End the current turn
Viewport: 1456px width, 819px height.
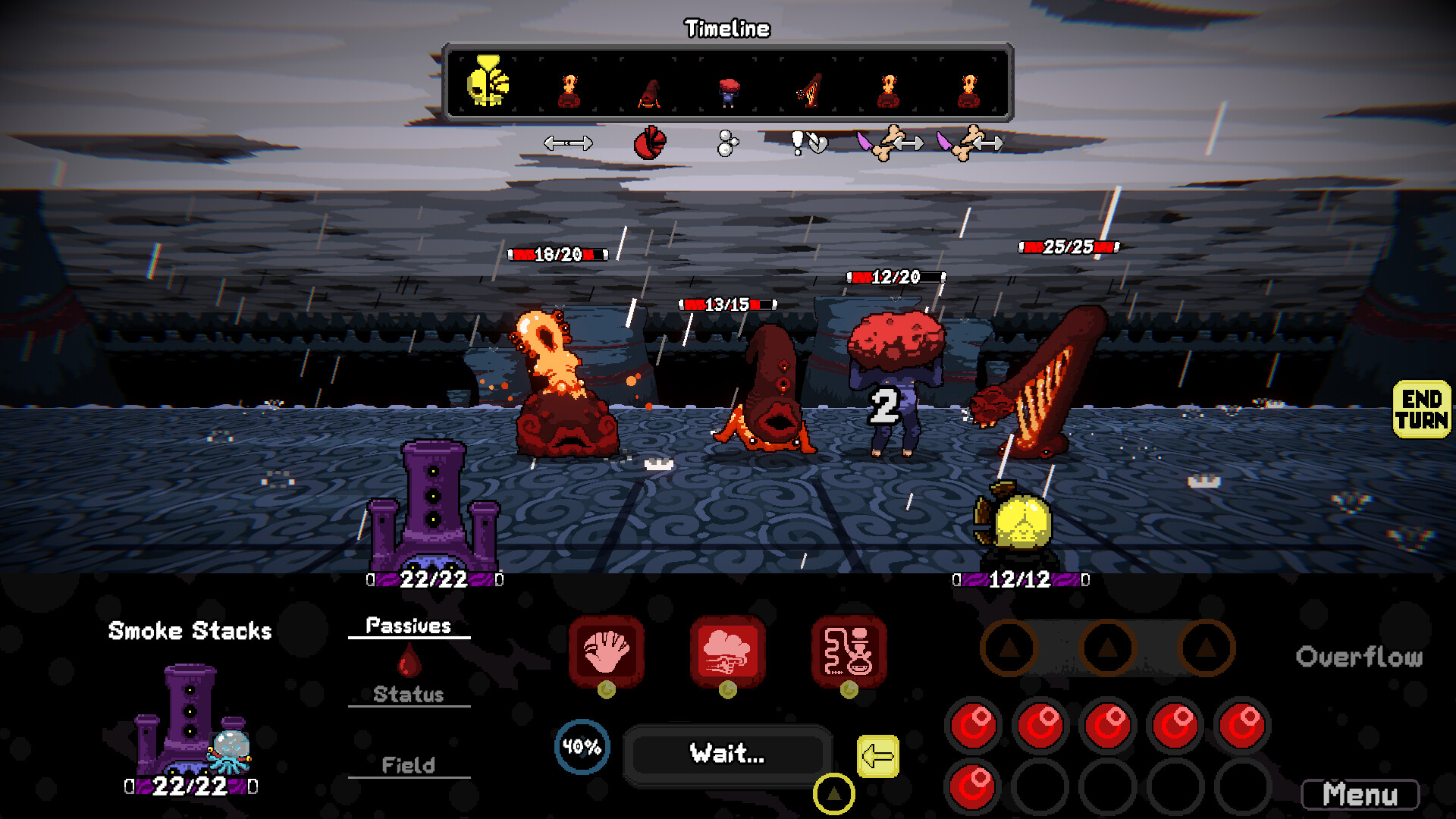pyautogui.click(x=1421, y=409)
